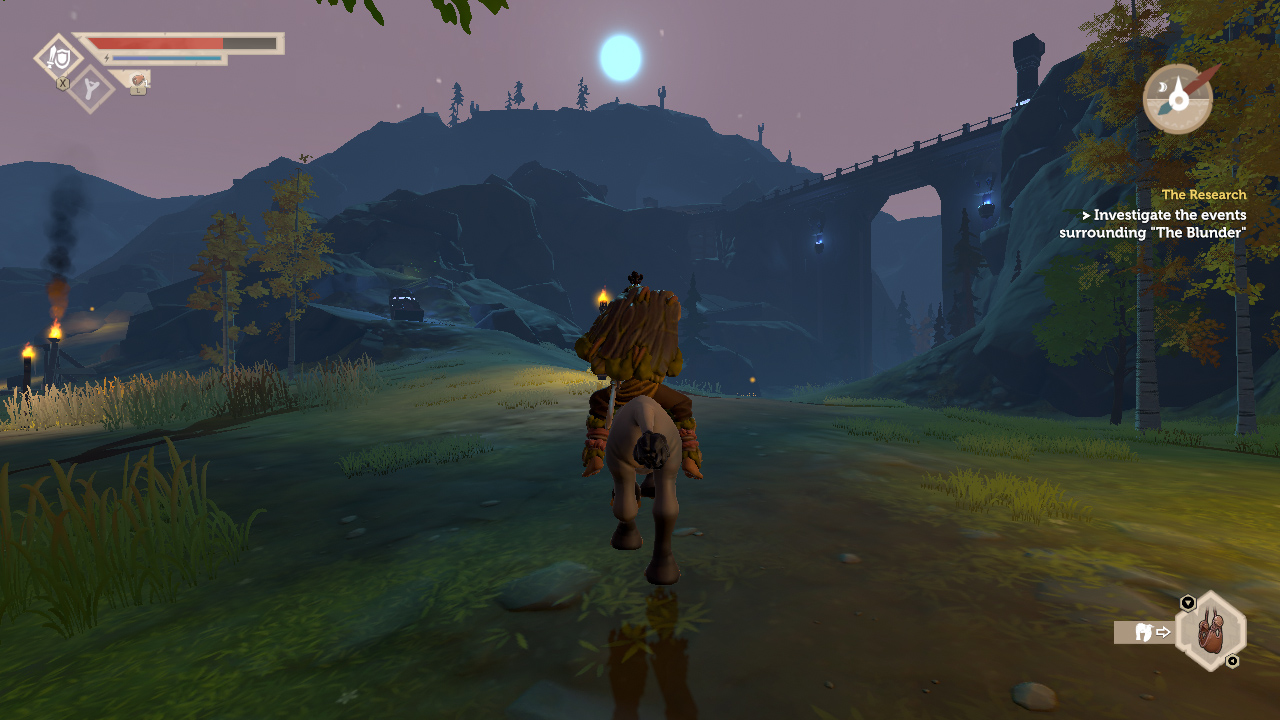Image resolution: width=1280 pixels, height=720 pixels.
Task: Click the stamina lightning bolt icon
Action: click(x=106, y=58)
